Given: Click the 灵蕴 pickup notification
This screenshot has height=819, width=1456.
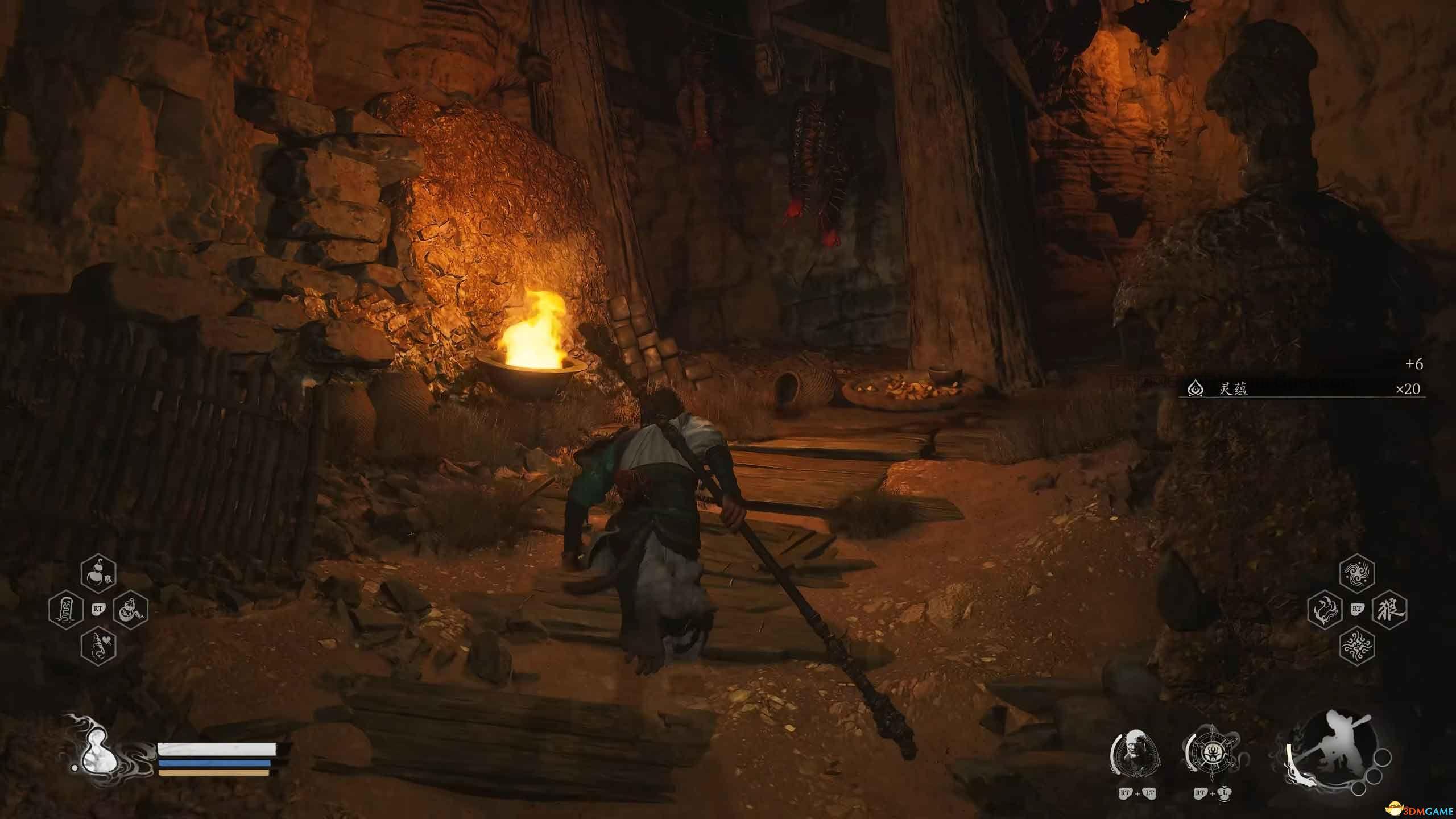Looking at the screenshot, I should click(1301, 389).
